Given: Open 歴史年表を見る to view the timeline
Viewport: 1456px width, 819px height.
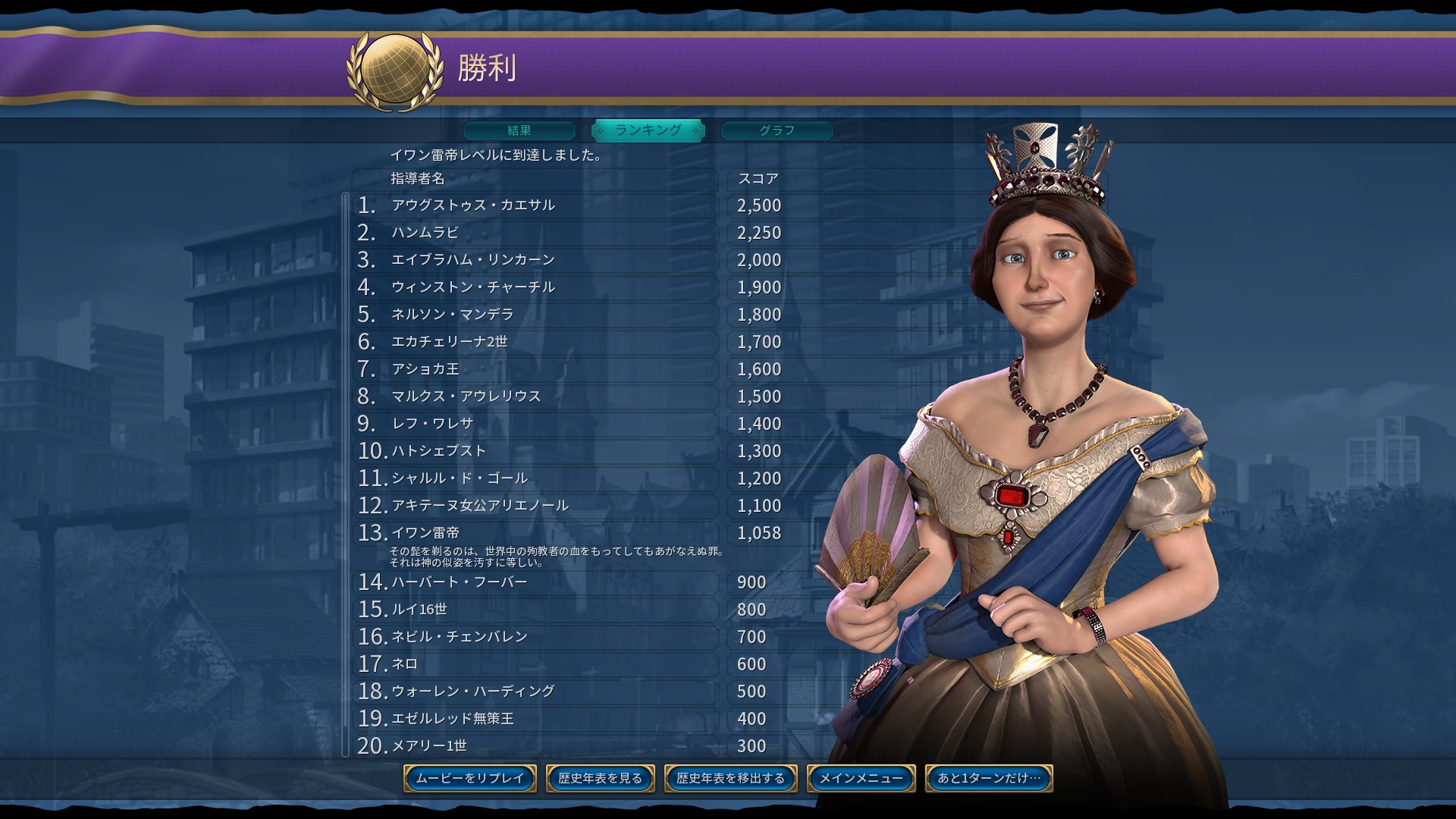Looking at the screenshot, I should 600,778.
